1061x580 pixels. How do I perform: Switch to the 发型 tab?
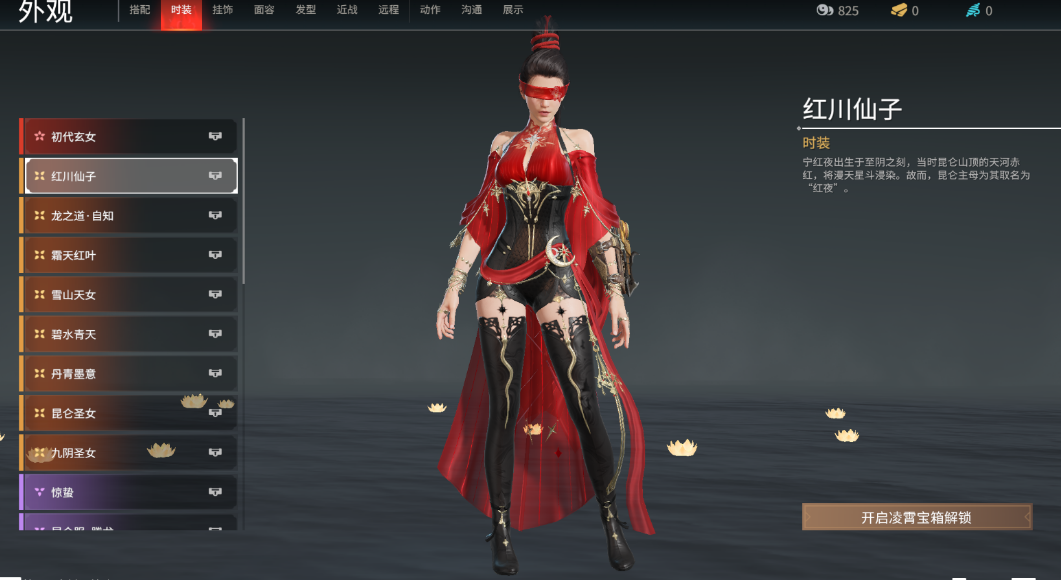[306, 10]
